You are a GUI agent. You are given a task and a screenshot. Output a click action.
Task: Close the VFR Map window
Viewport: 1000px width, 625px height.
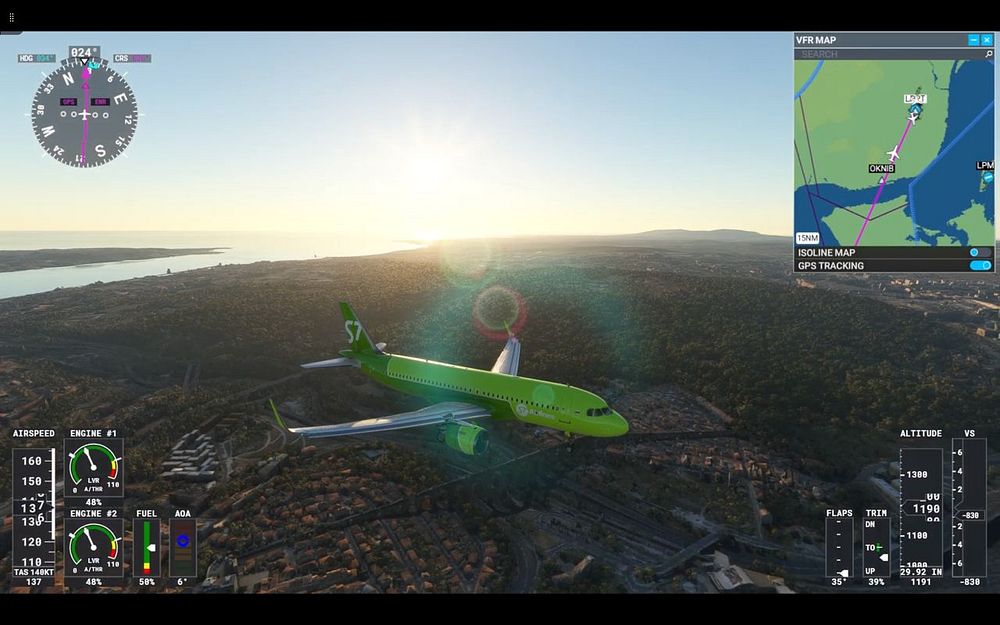click(x=987, y=40)
